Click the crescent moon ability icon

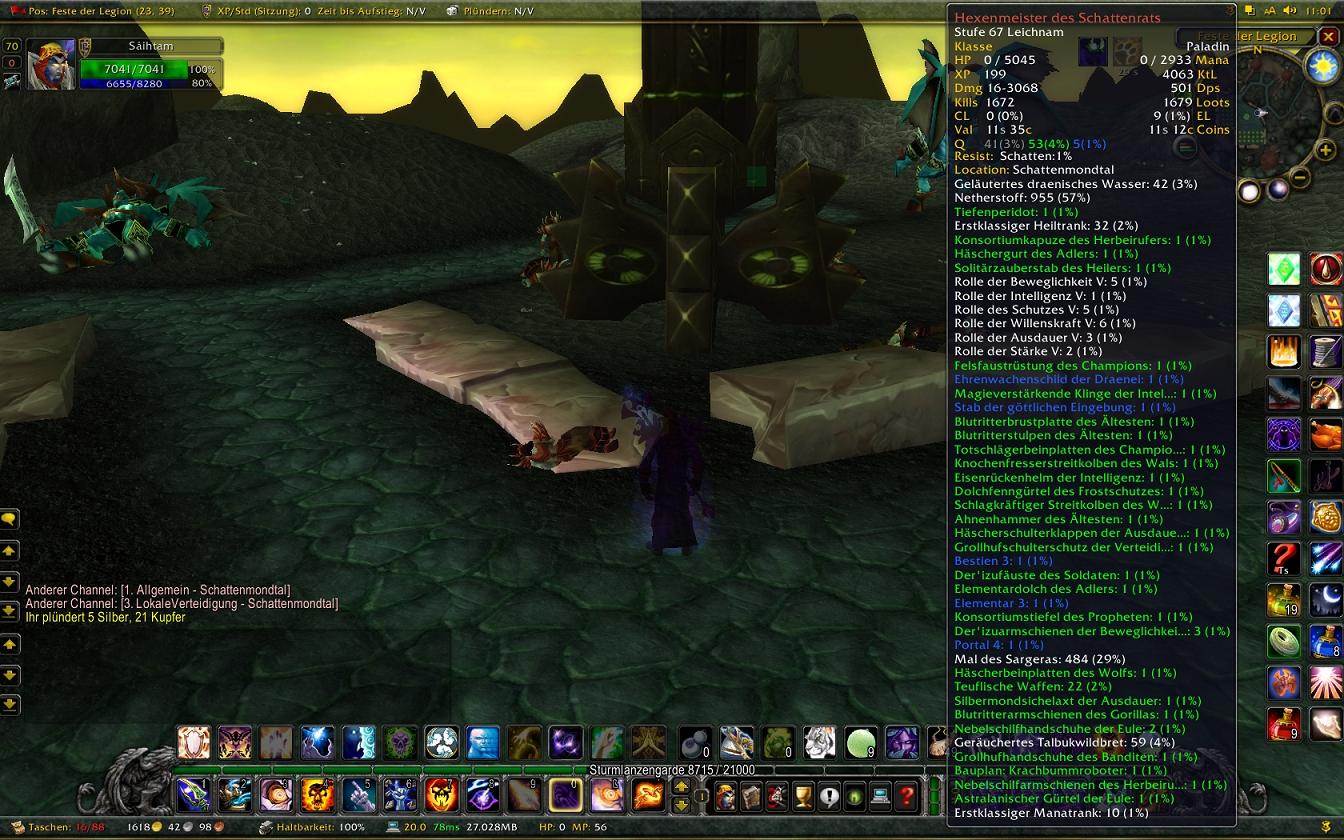(1326, 599)
